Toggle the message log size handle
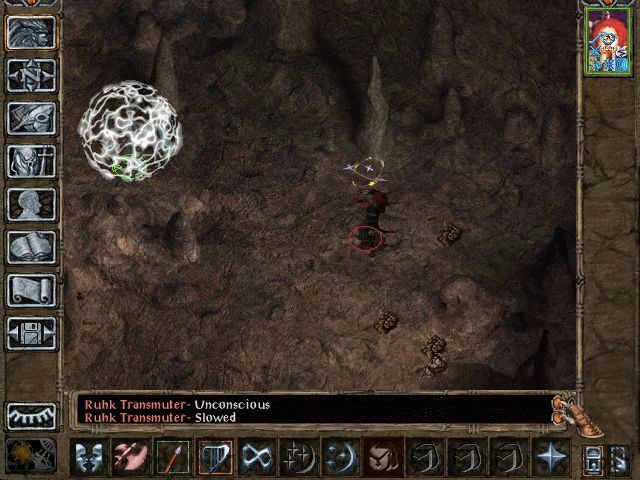This screenshot has width=640, height=480. (566, 409)
